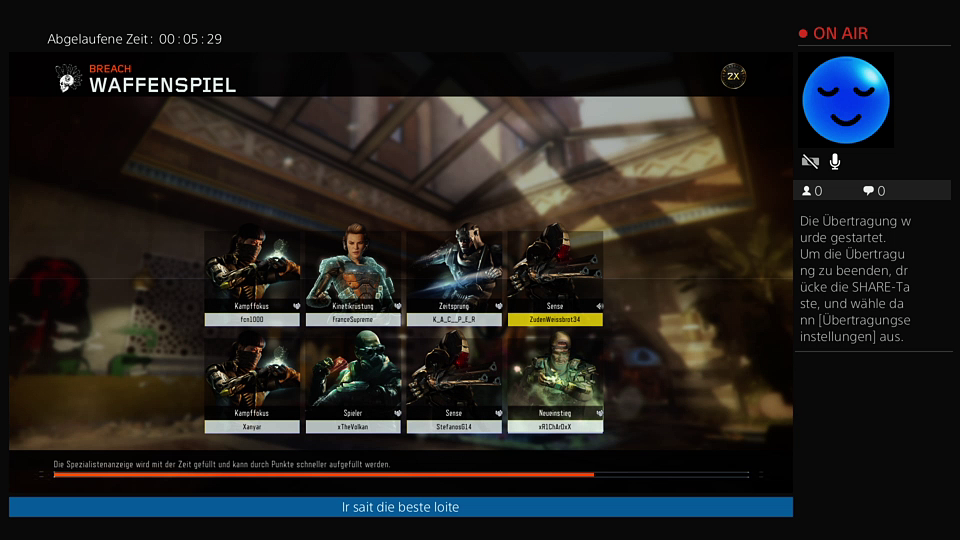Viewport: 960px width, 540px height.
Task: Open the blue smiley broadcaster avatar
Action: tap(845, 100)
